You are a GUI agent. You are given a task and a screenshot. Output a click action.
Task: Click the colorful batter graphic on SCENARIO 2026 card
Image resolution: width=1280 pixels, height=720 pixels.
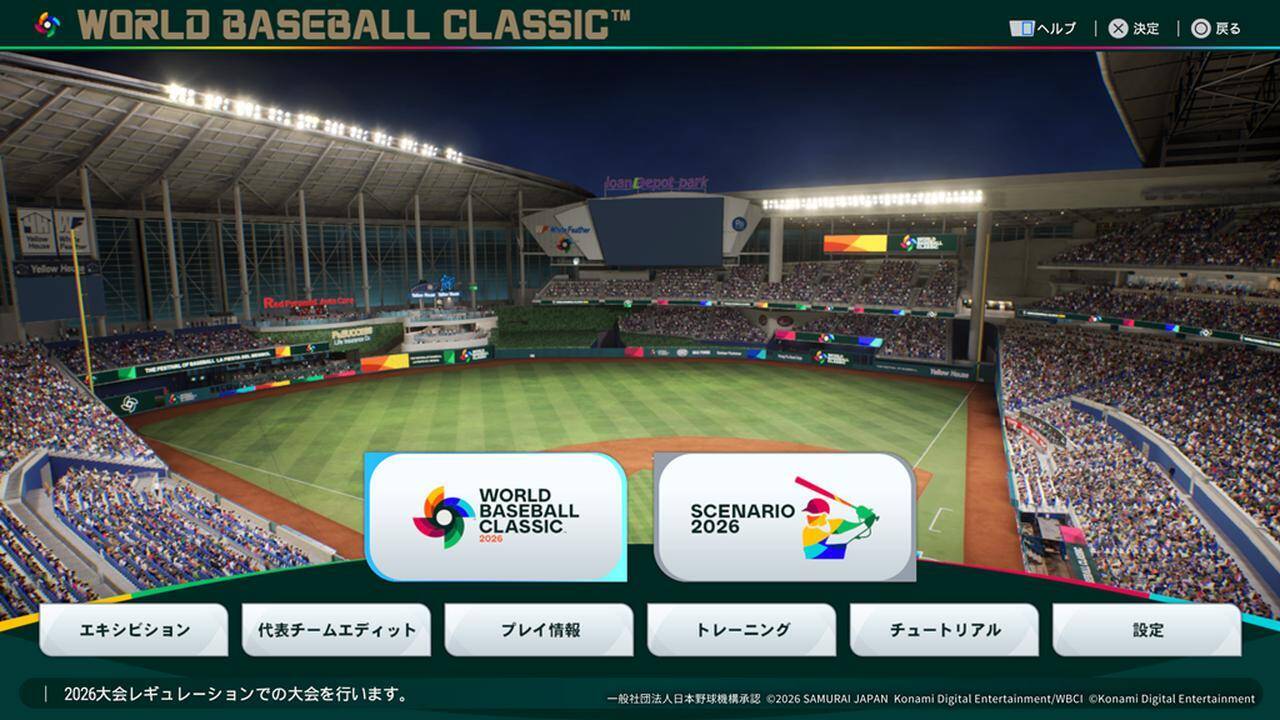click(x=835, y=521)
